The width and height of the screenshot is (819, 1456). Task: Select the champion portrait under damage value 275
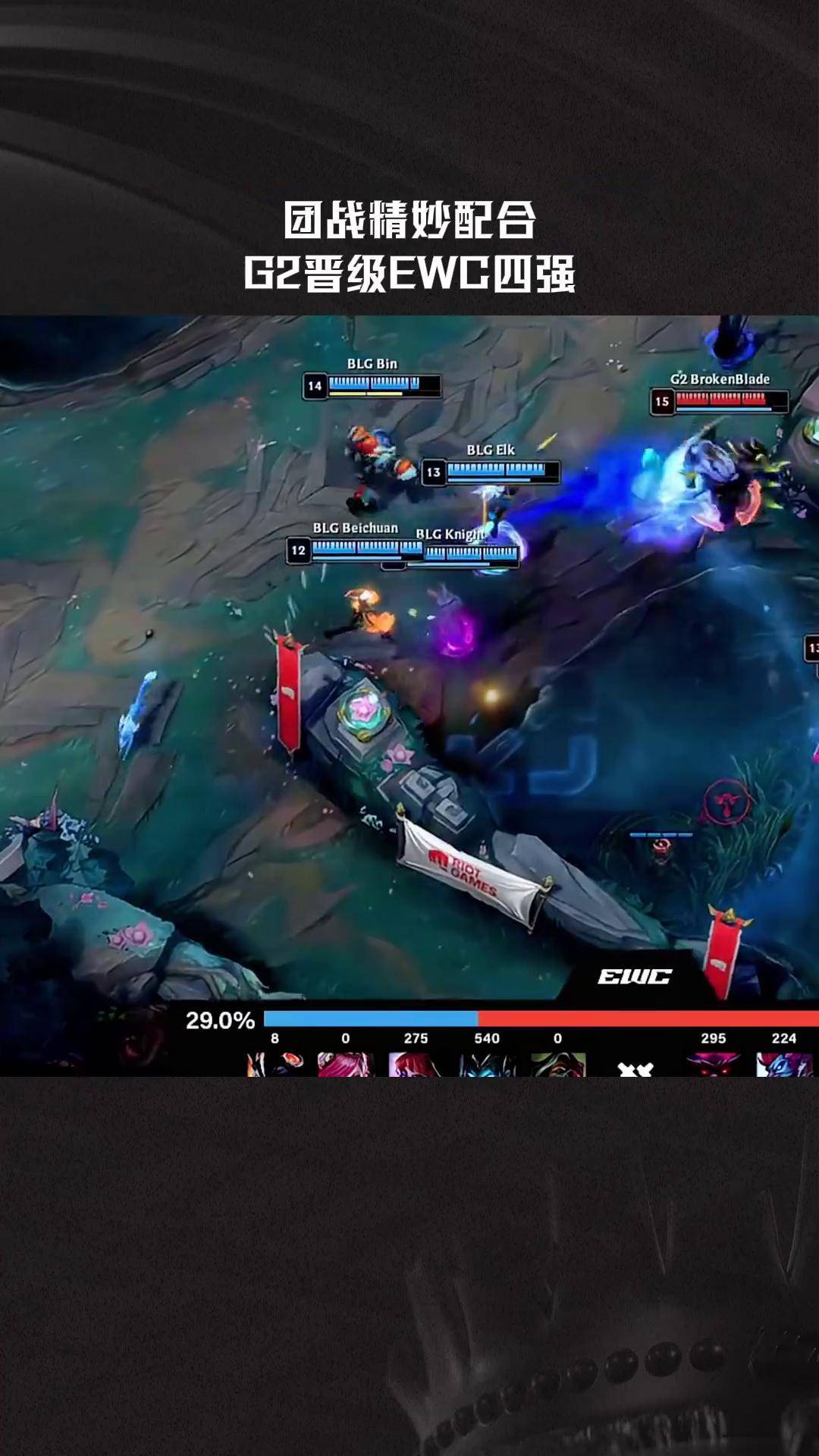point(416,1064)
